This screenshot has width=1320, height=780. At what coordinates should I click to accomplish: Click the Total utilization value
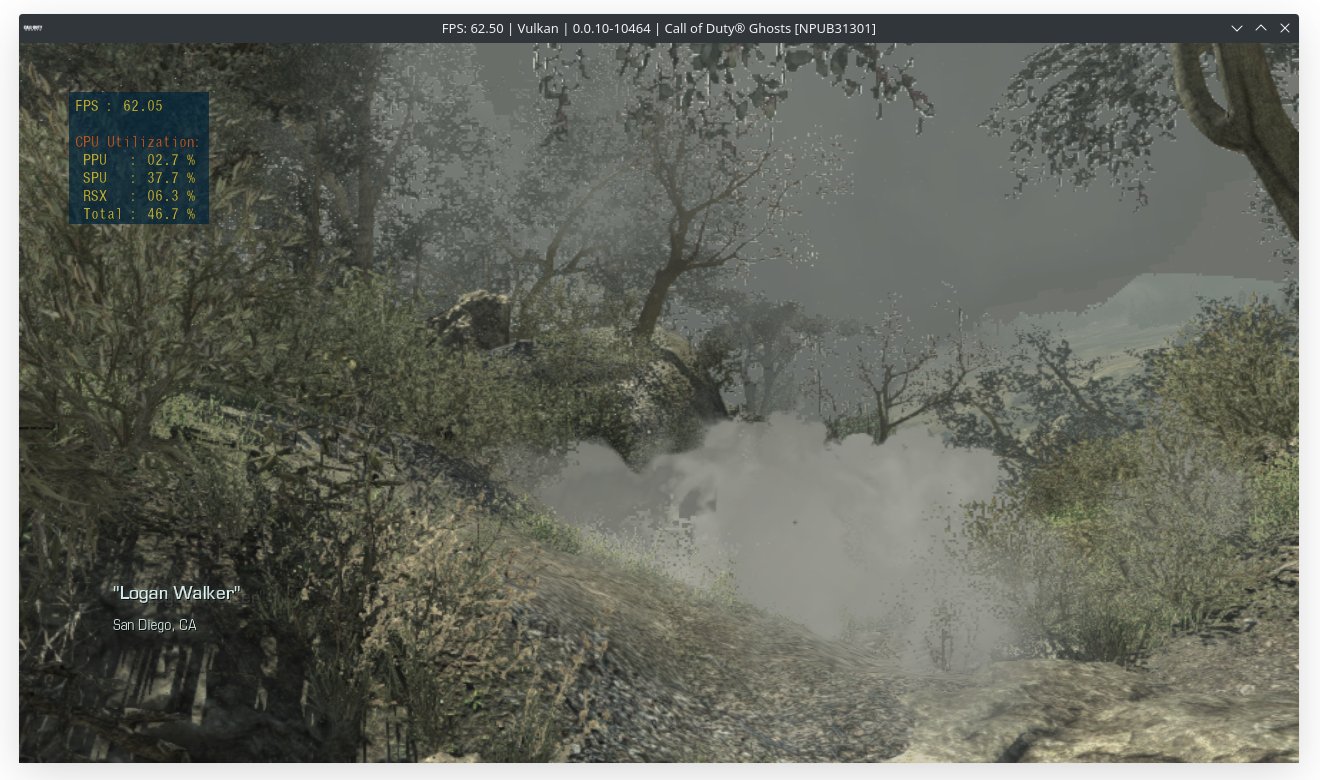tap(170, 213)
